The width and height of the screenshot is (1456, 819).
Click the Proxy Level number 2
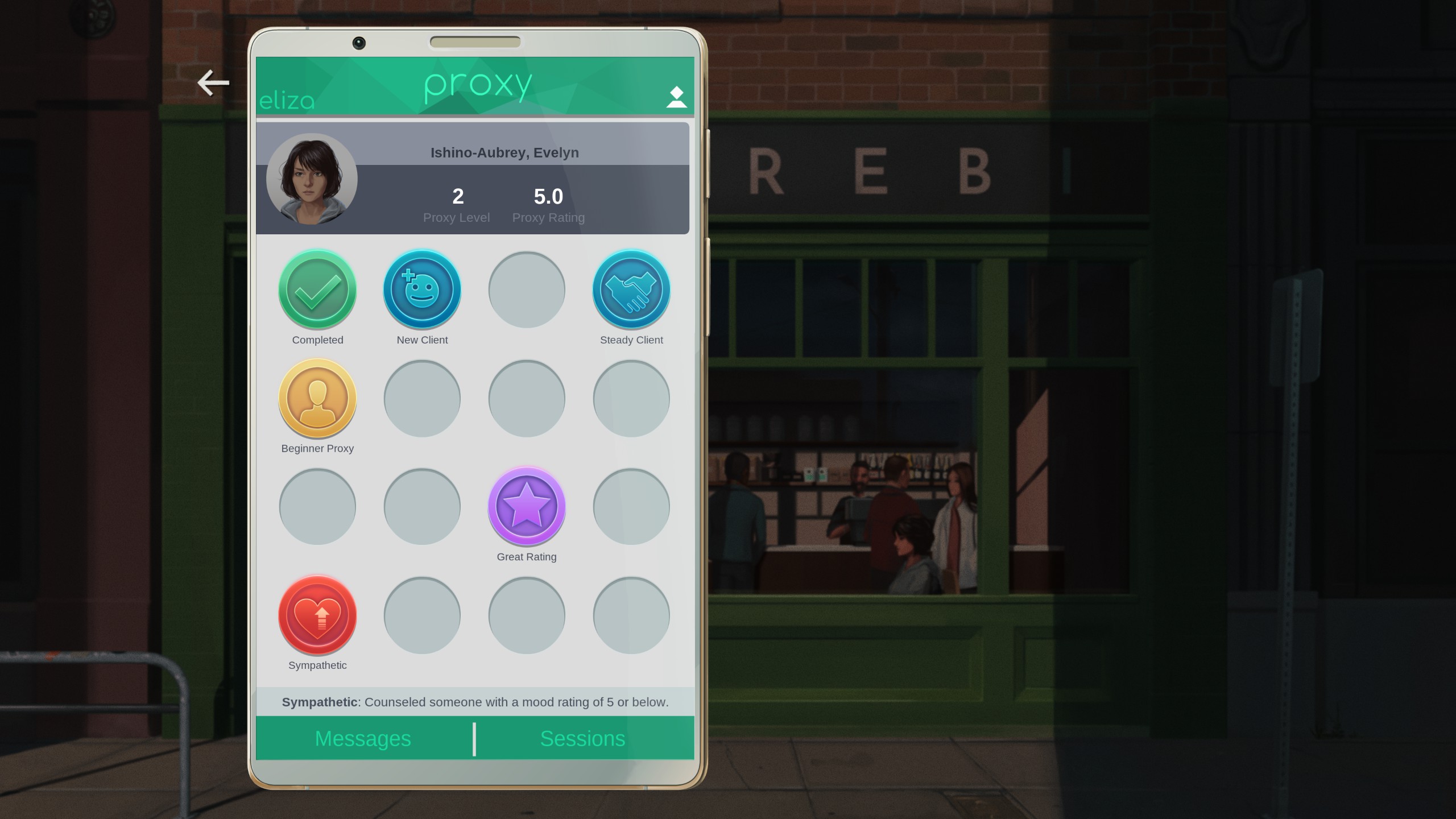pyautogui.click(x=457, y=197)
